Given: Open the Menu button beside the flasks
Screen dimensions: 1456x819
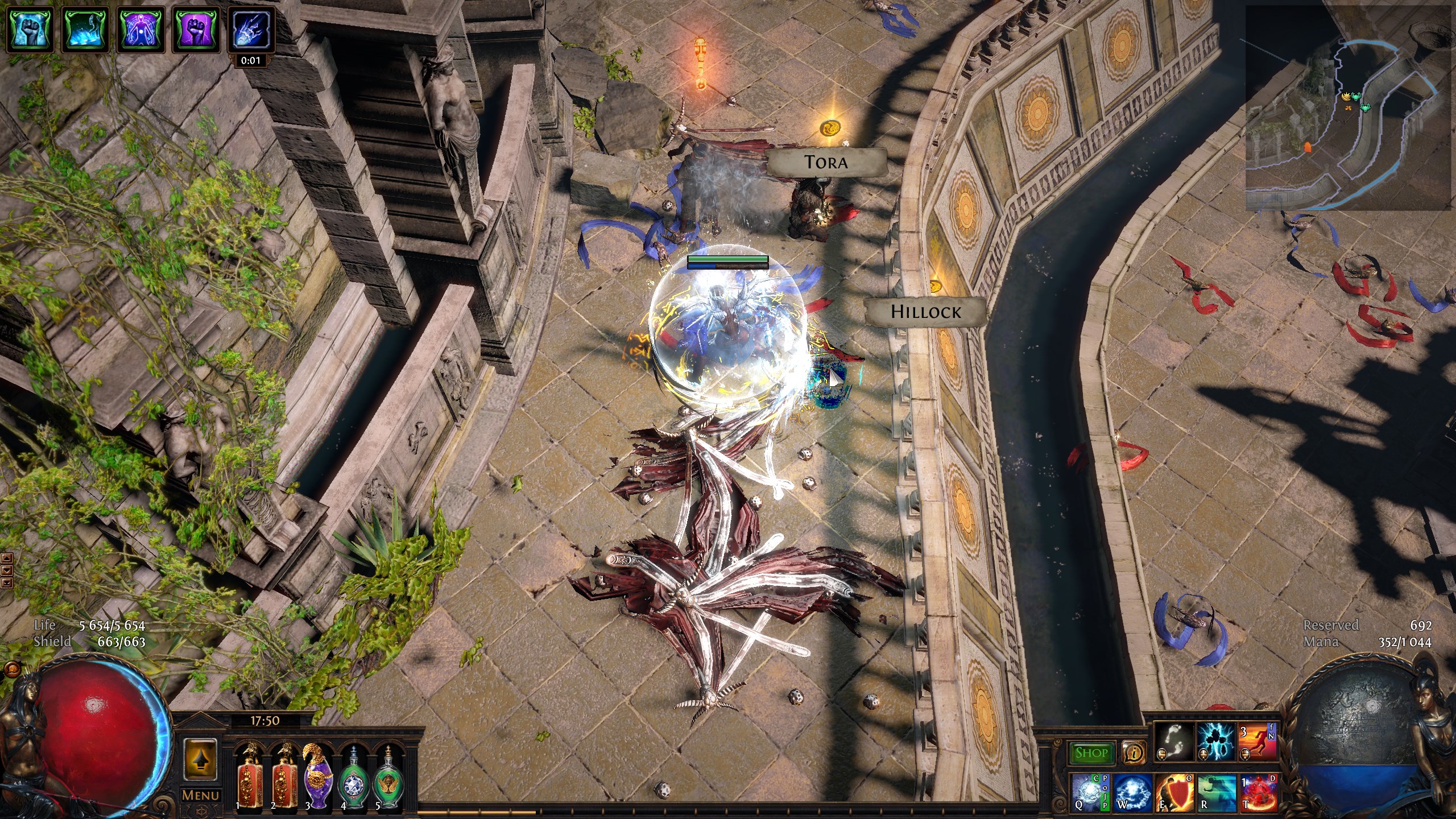Looking at the screenshot, I should tap(200, 795).
